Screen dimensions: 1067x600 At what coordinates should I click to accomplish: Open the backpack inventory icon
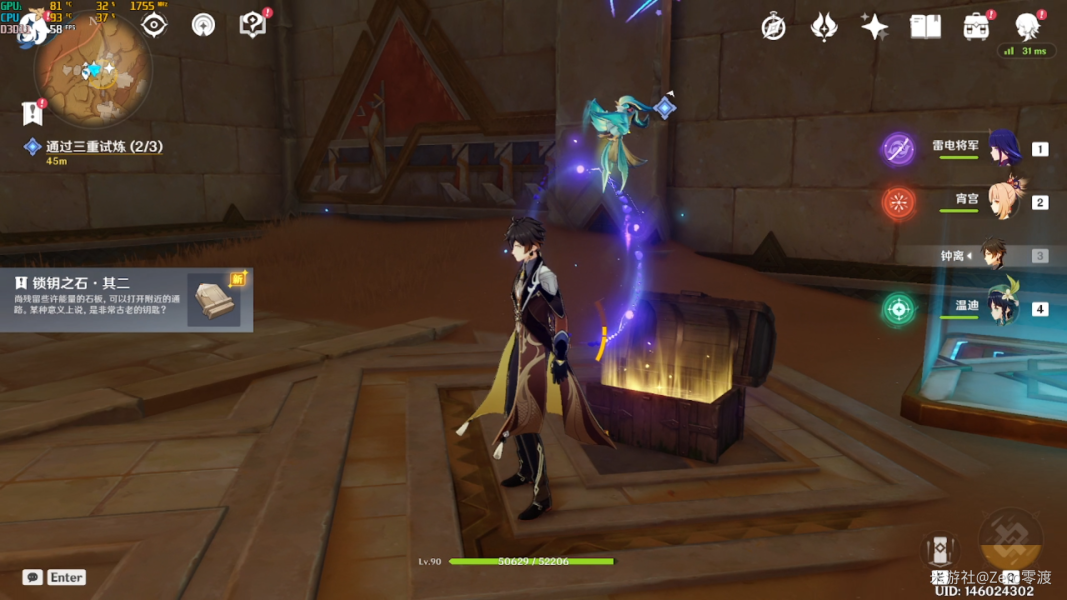click(976, 27)
